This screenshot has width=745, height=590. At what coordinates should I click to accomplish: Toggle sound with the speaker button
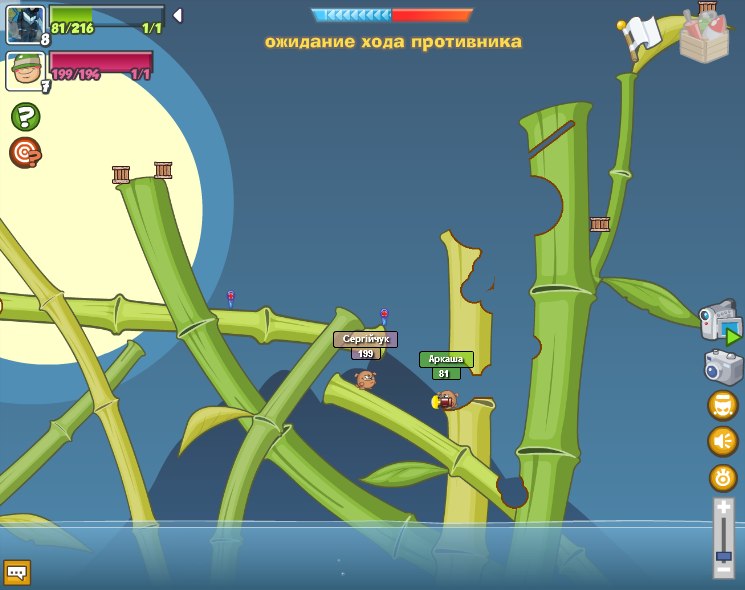[x=723, y=441]
